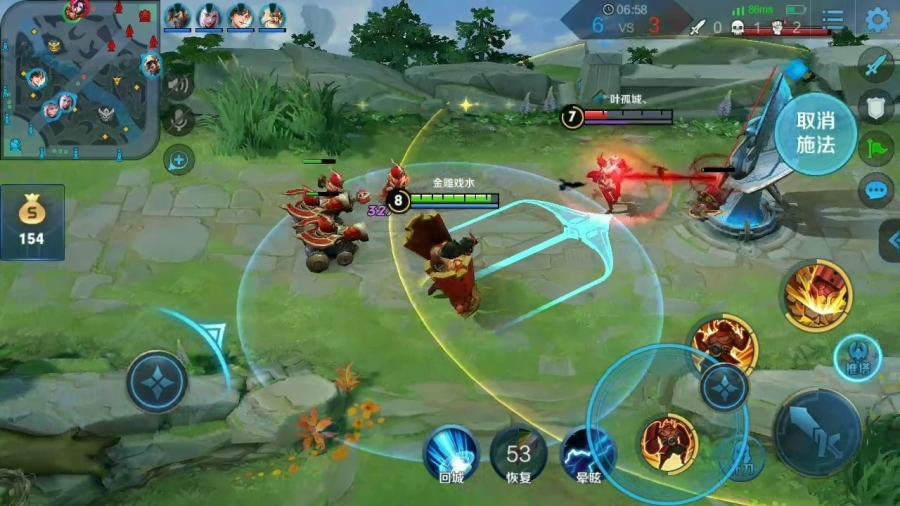Click the minimap
The height and width of the screenshot is (506, 900).
80,78
